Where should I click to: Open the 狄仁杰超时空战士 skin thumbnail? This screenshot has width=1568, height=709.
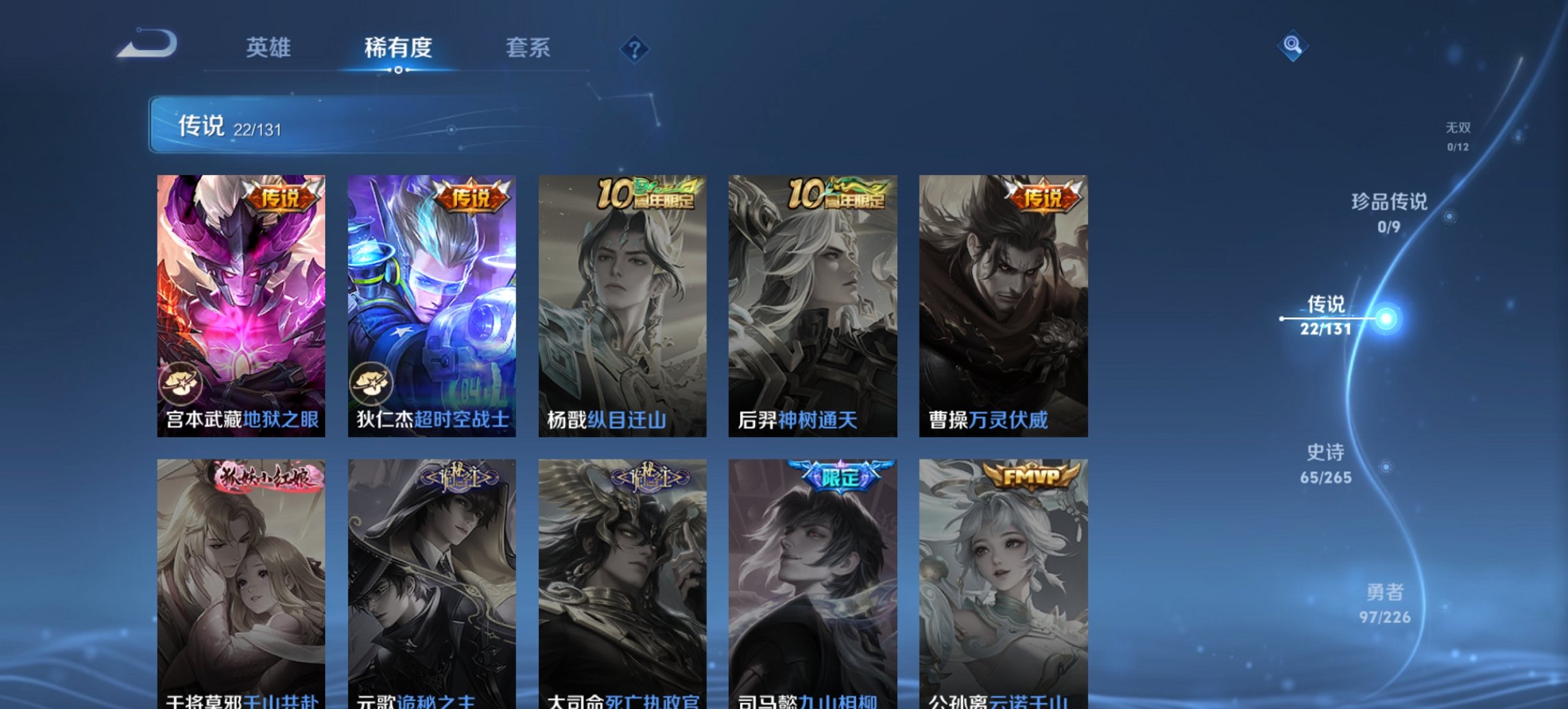tap(431, 301)
